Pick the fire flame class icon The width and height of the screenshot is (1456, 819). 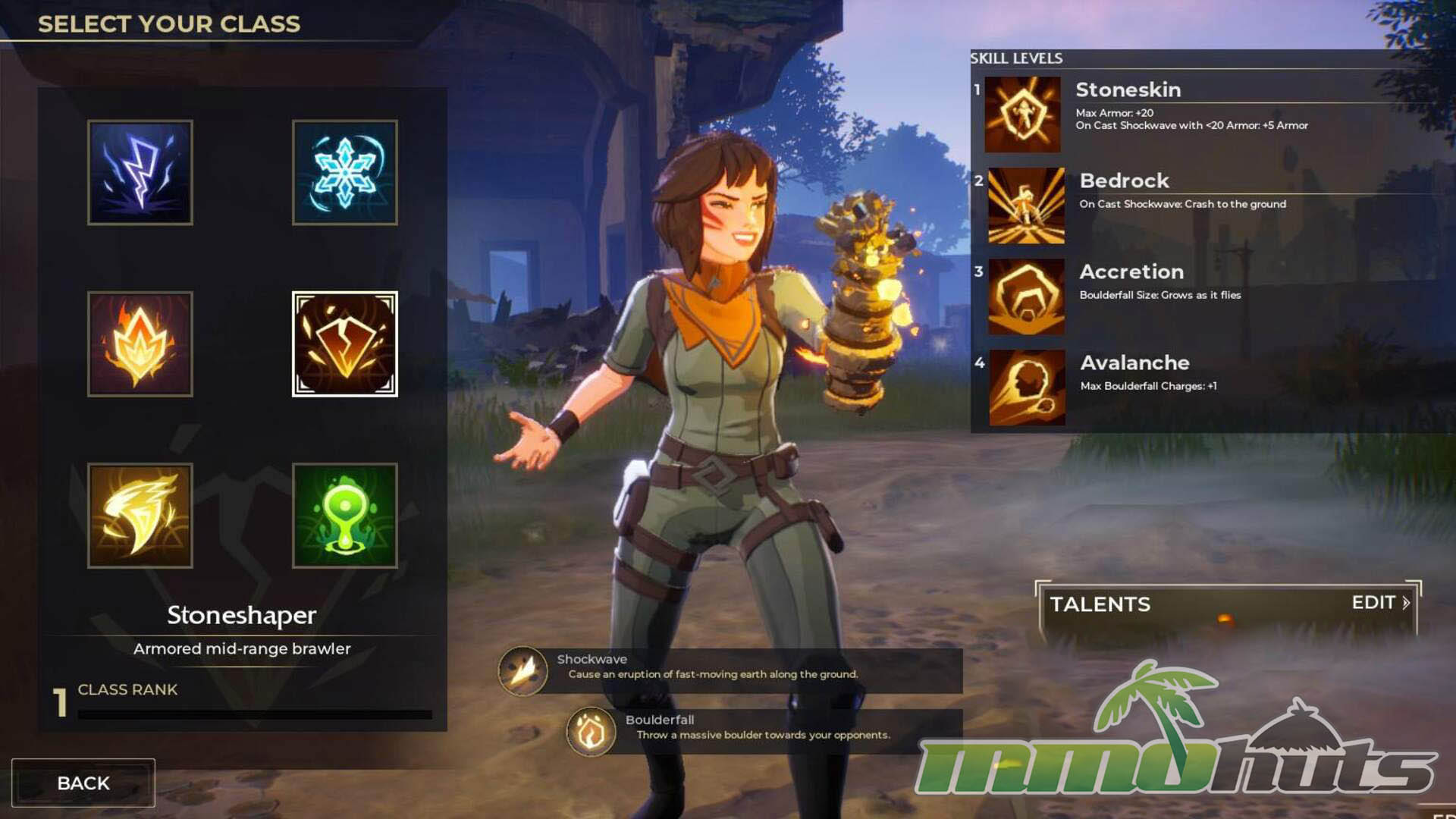pos(140,344)
